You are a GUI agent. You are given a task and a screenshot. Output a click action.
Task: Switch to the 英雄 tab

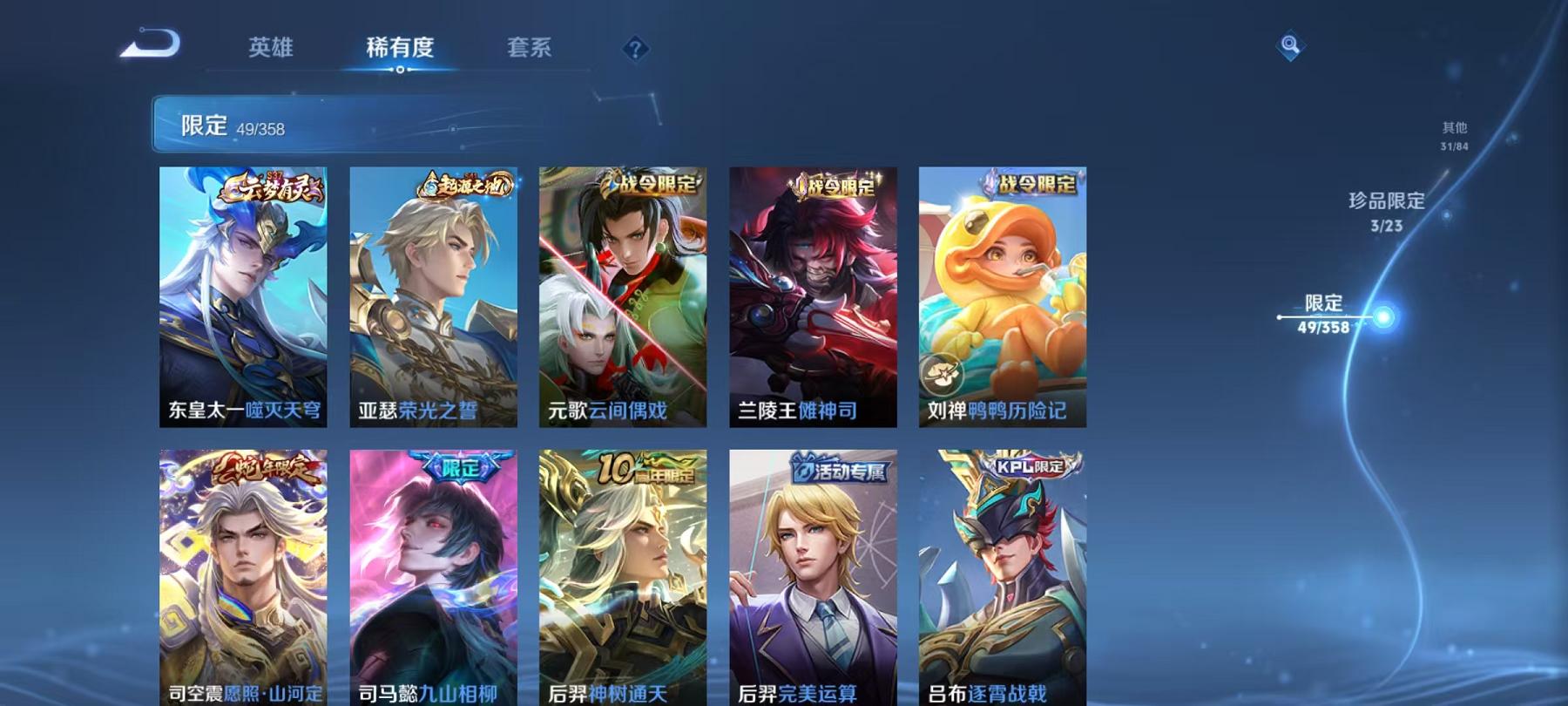[271, 50]
